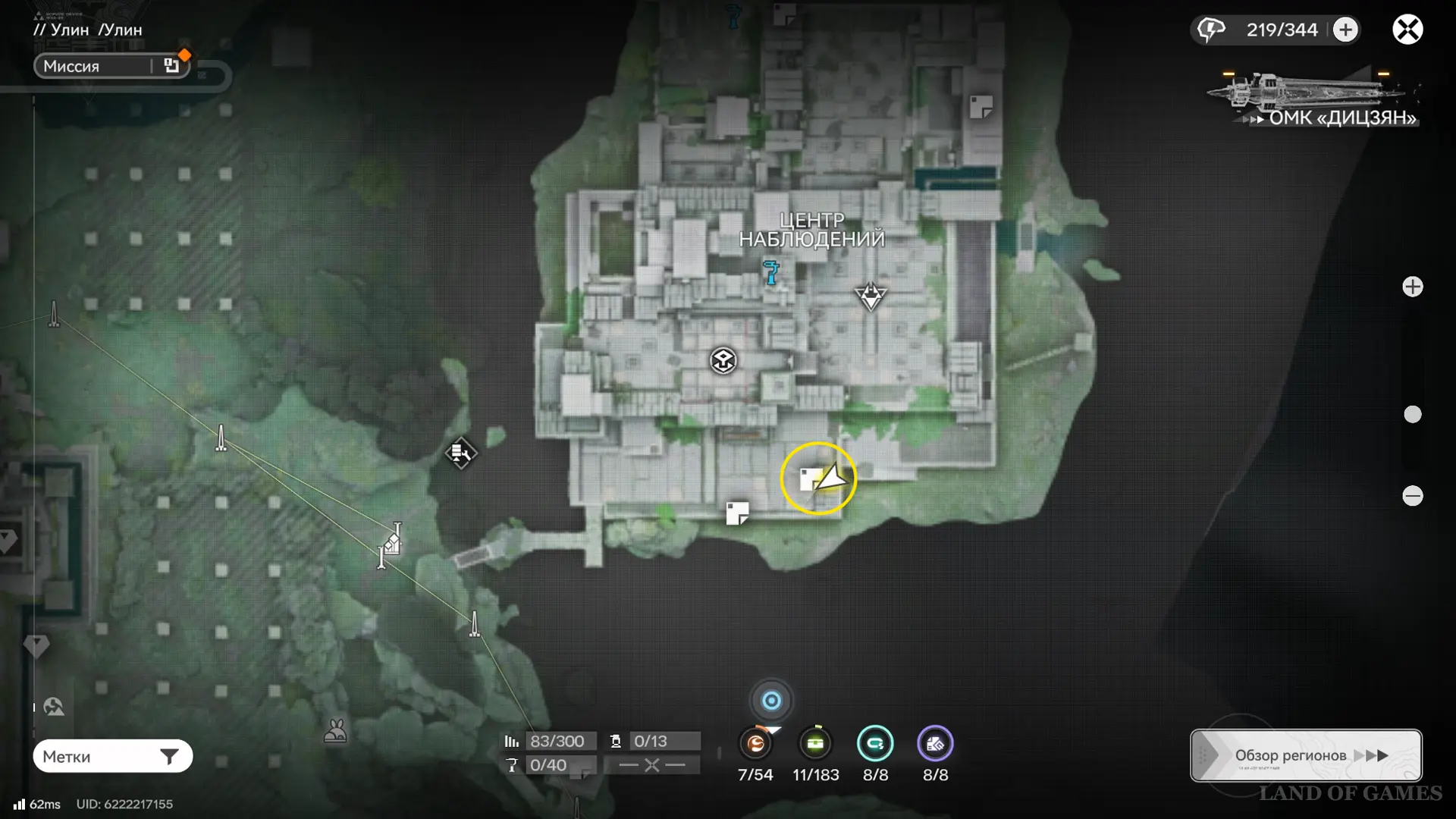Viewport: 1456px width, 819px height.
Task: Select the white note marker near dock
Action: 736,513
